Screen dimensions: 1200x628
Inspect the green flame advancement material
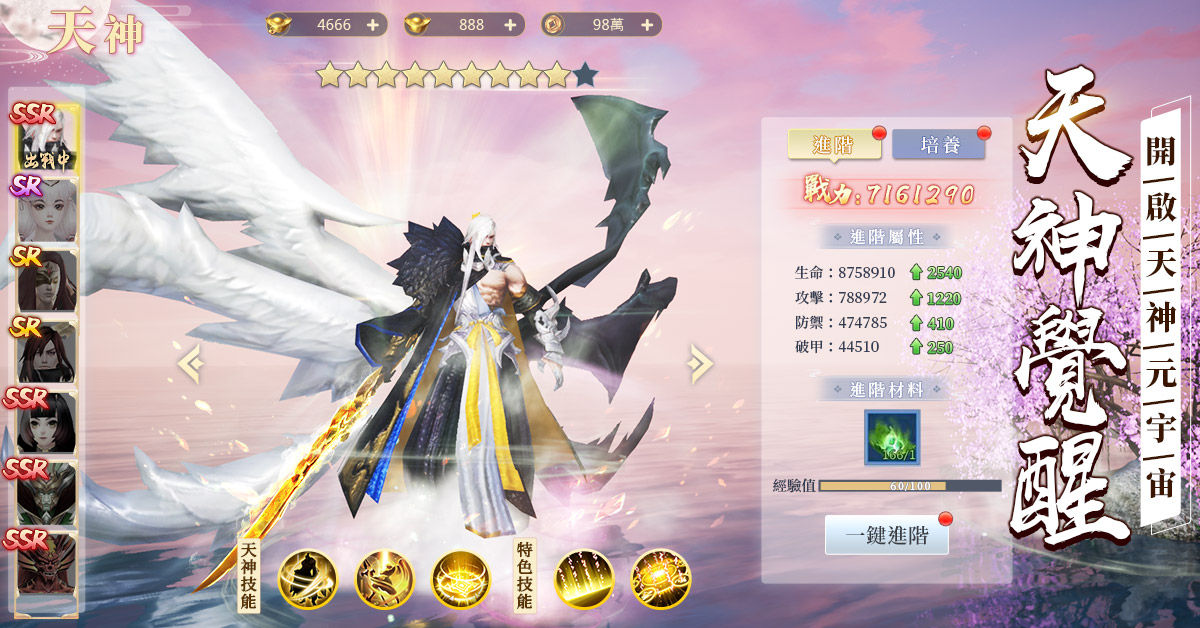tap(892, 437)
